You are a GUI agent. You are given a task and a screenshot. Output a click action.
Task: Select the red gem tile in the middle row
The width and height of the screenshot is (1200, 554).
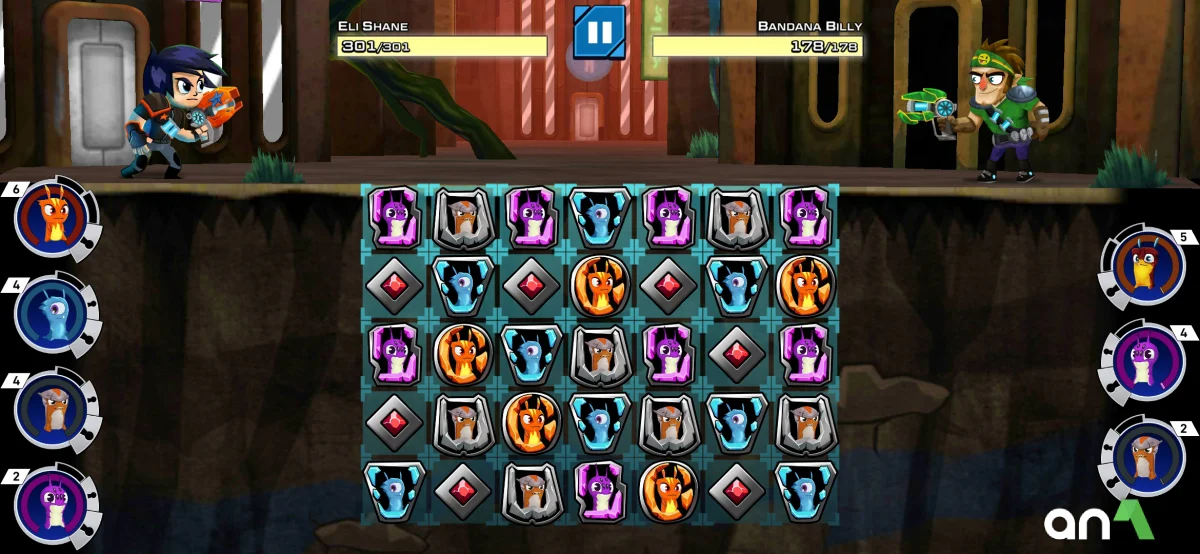point(737,354)
